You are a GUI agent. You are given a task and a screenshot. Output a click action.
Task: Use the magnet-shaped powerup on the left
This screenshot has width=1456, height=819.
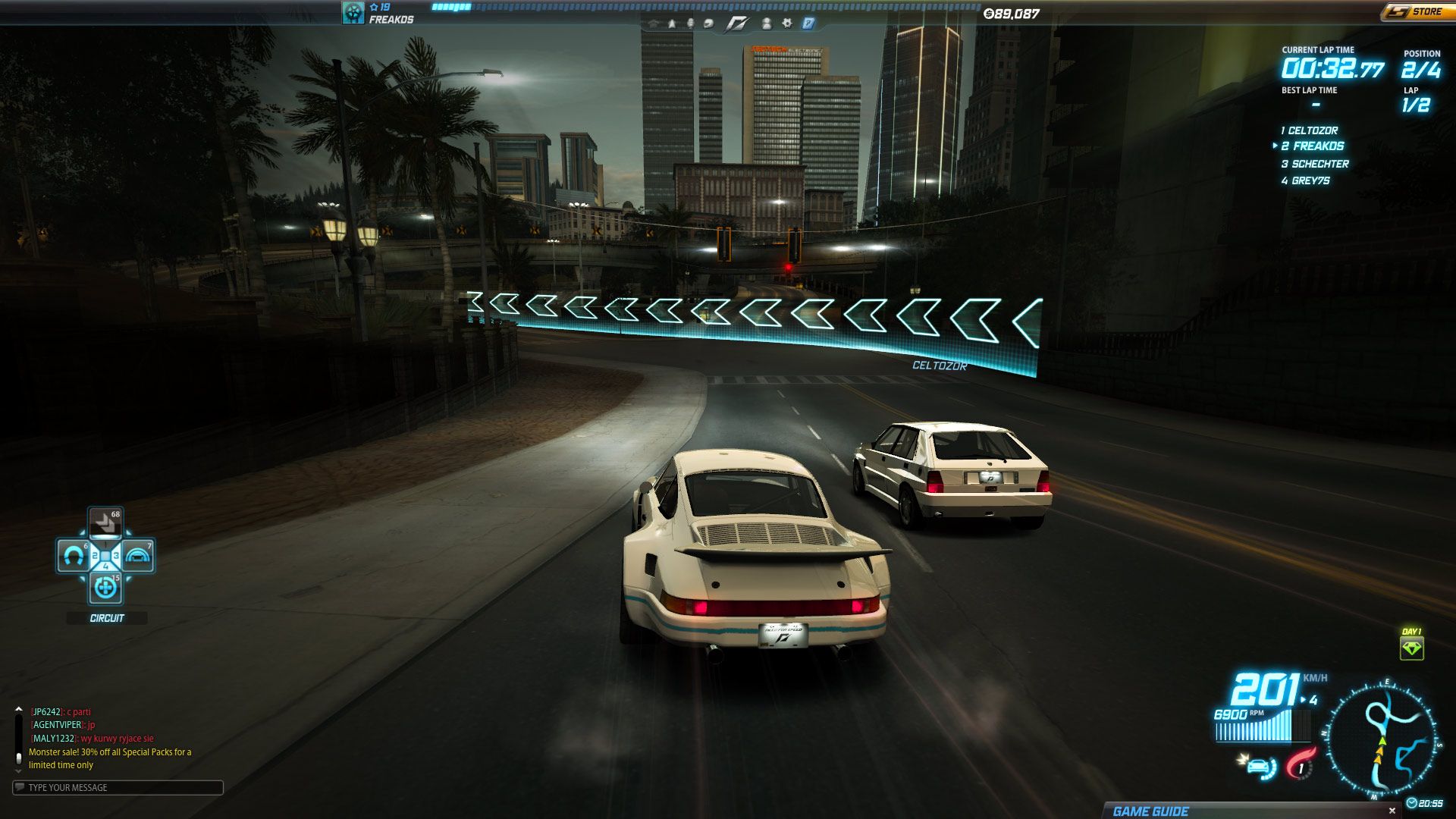click(x=74, y=557)
